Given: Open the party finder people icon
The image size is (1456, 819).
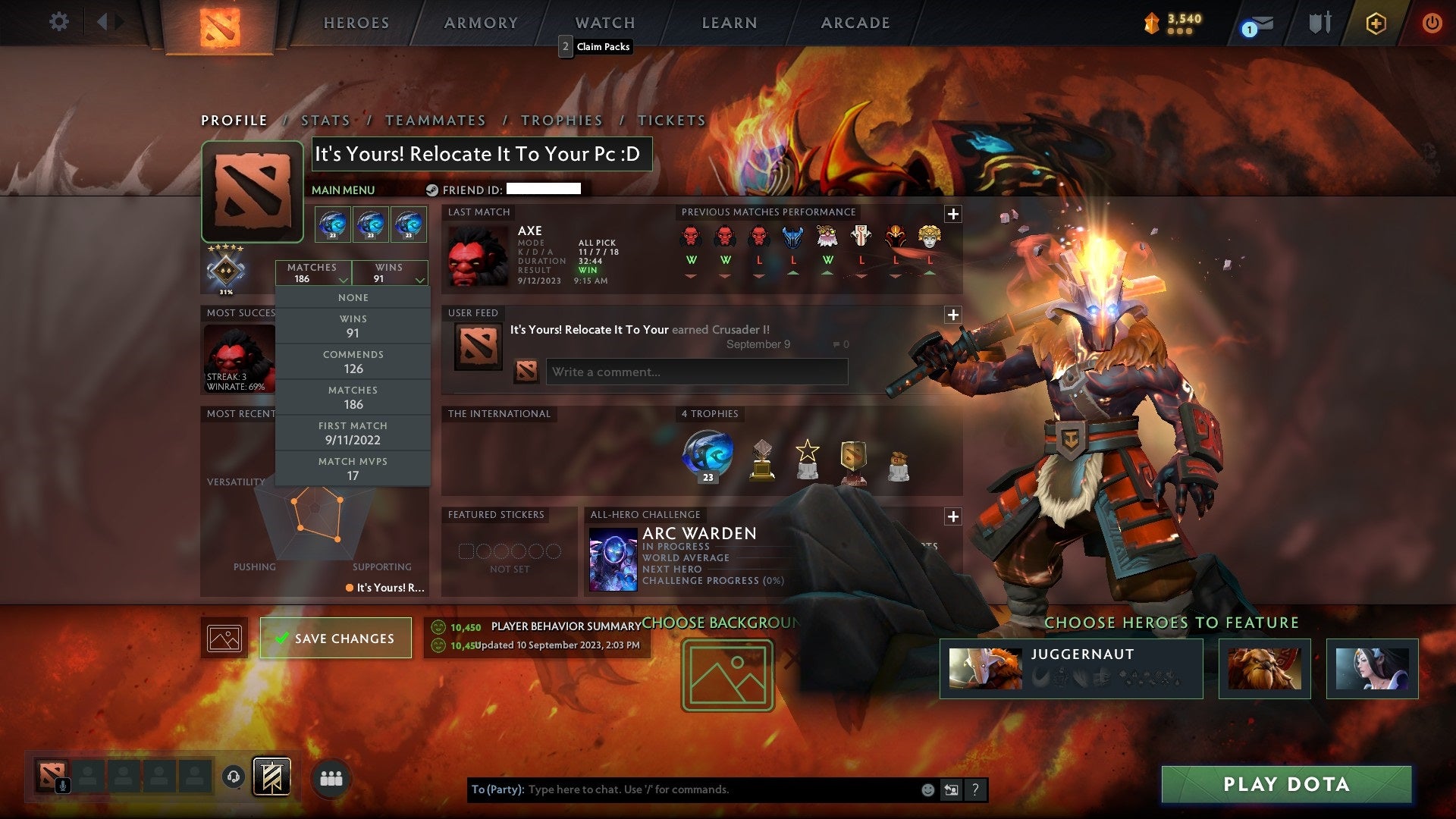Looking at the screenshot, I should point(332,776).
